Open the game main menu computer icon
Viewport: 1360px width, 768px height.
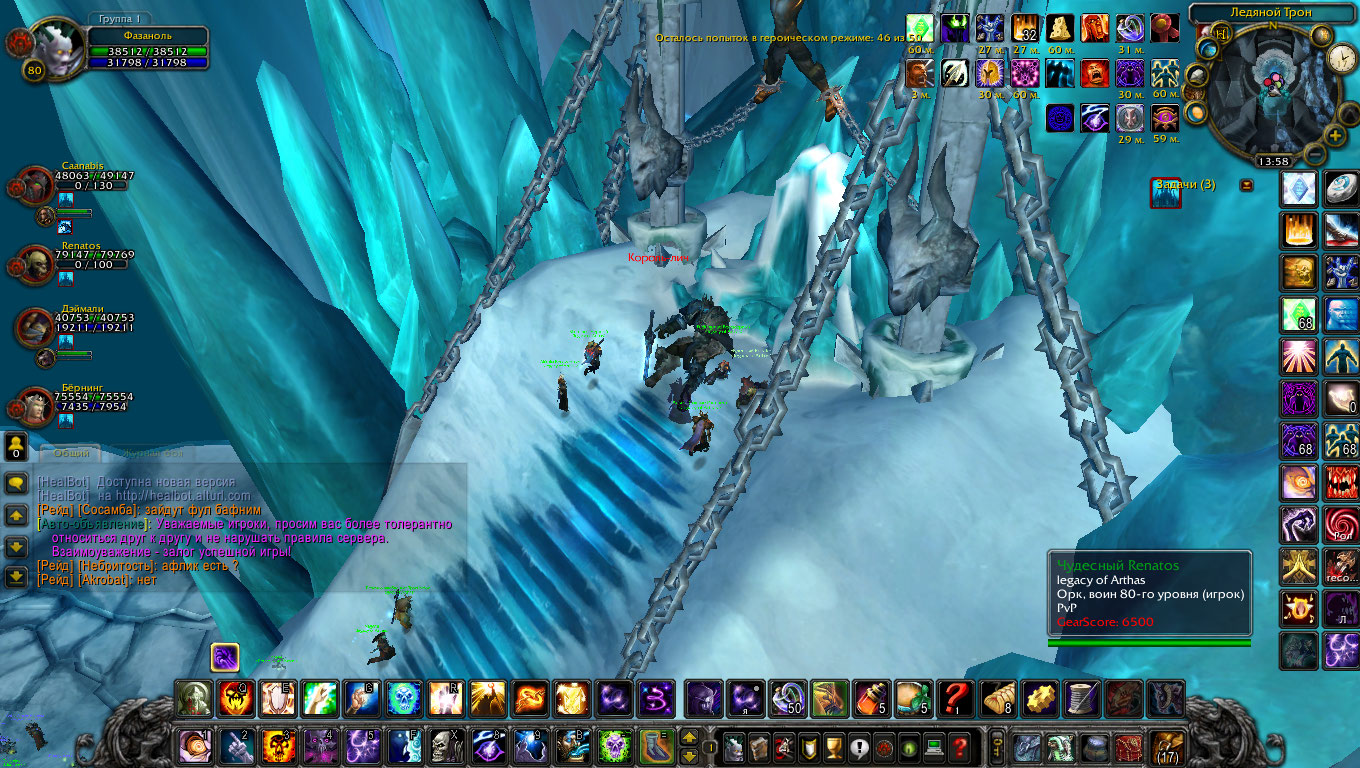pyautogui.click(x=934, y=746)
